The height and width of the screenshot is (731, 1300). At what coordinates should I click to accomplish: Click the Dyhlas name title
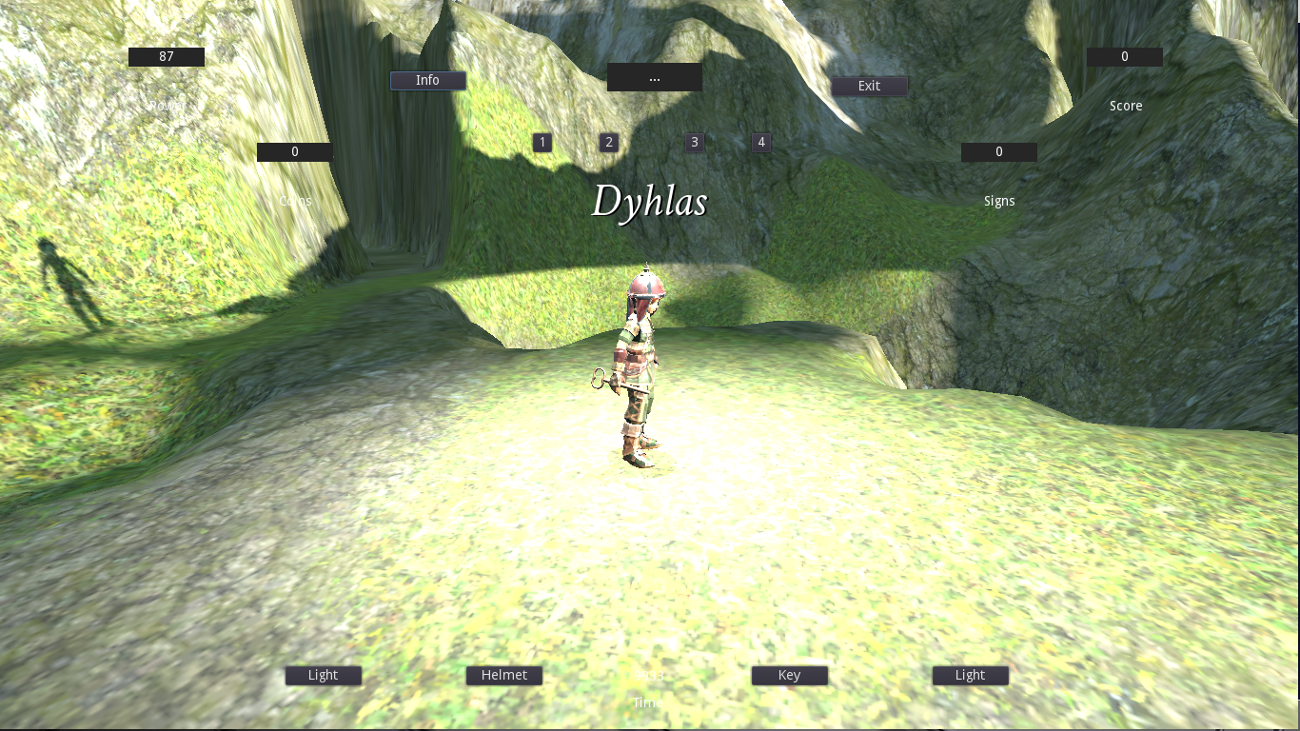coord(650,201)
